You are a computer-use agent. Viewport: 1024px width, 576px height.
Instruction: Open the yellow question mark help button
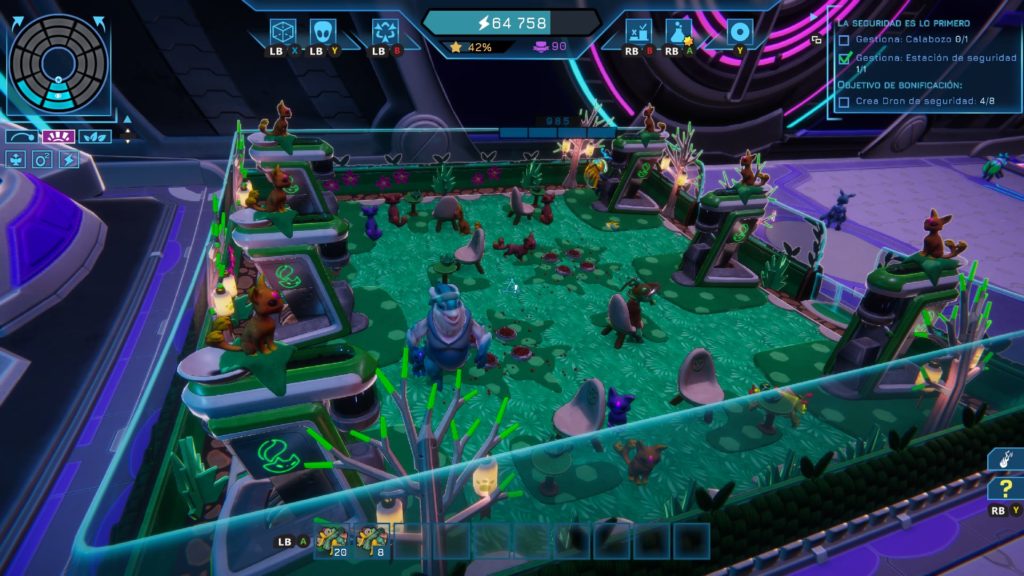[1003, 489]
